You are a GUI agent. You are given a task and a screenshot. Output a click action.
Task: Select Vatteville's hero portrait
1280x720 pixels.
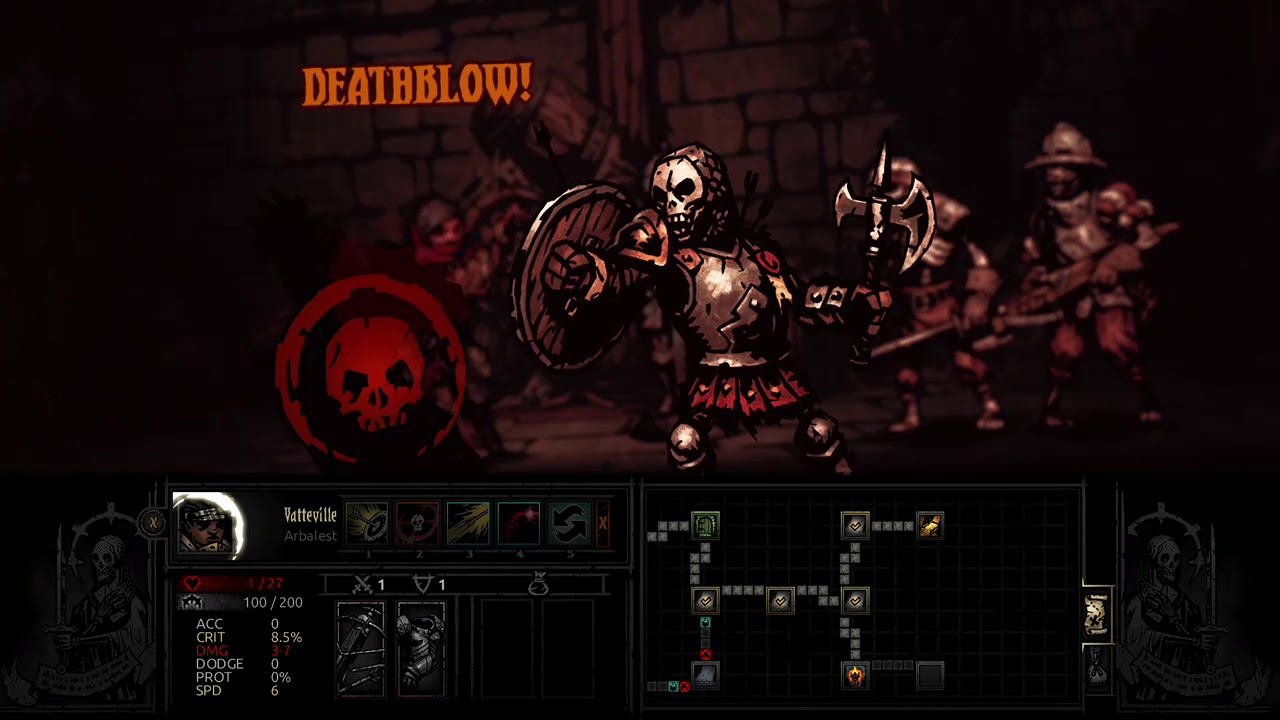tap(208, 524)
